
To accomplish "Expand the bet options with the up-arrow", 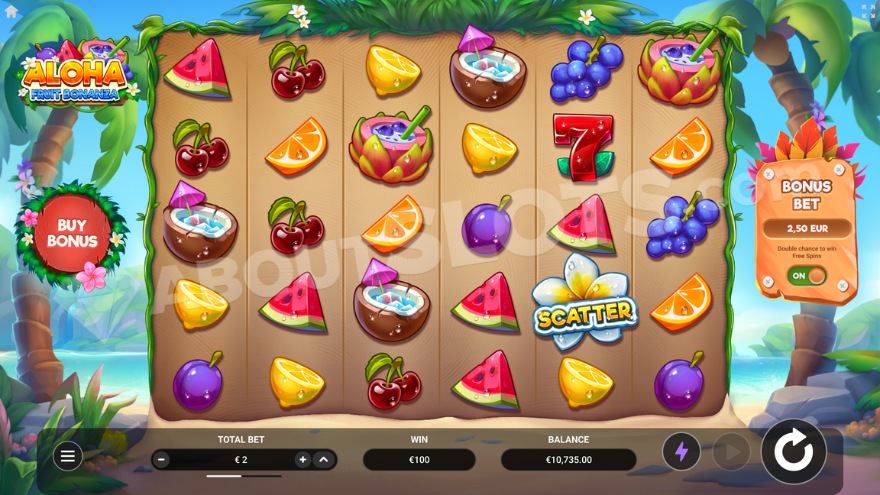I will click(x=323, y=460).
